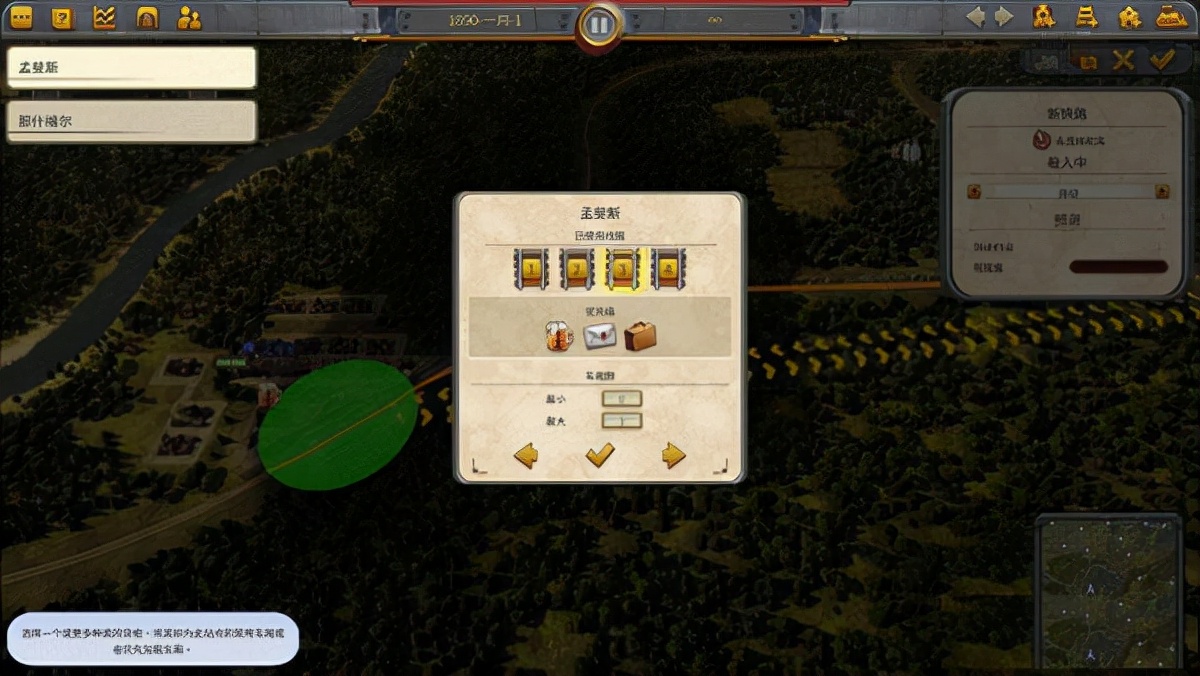Viewport: 1200px width, 676px height.
Task: Select the first station row in the list
Action: [x=131, y=68]
